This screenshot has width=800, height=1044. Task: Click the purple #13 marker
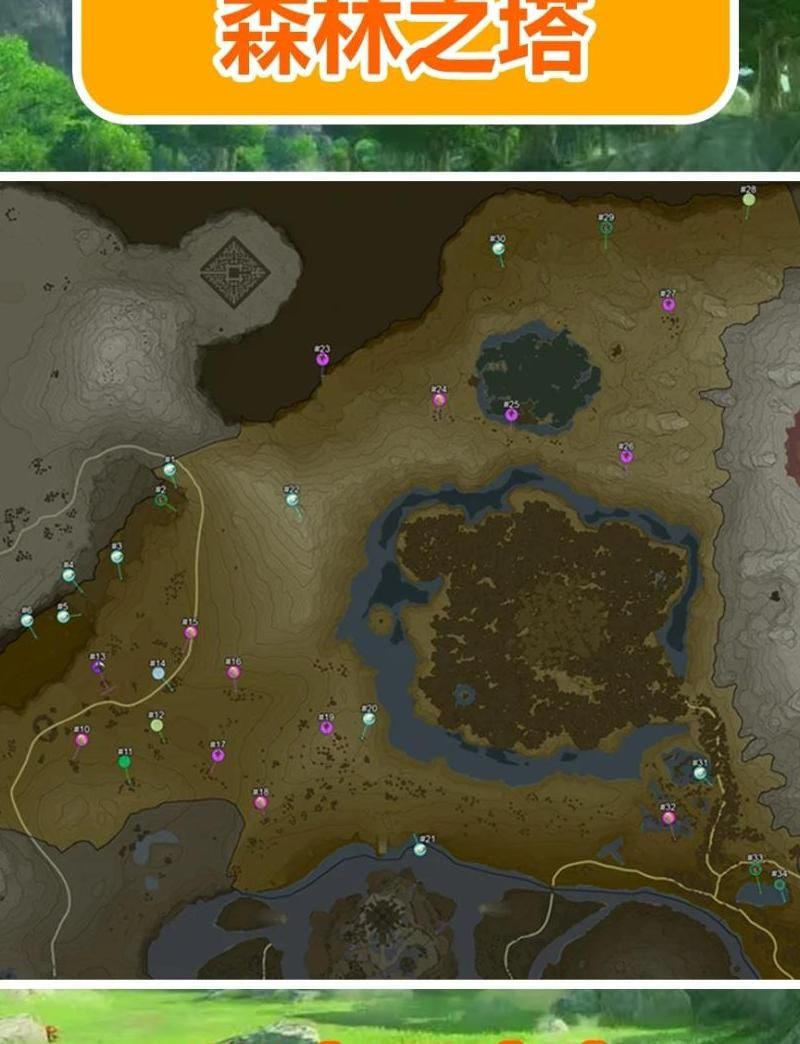[x=98, y=666]
